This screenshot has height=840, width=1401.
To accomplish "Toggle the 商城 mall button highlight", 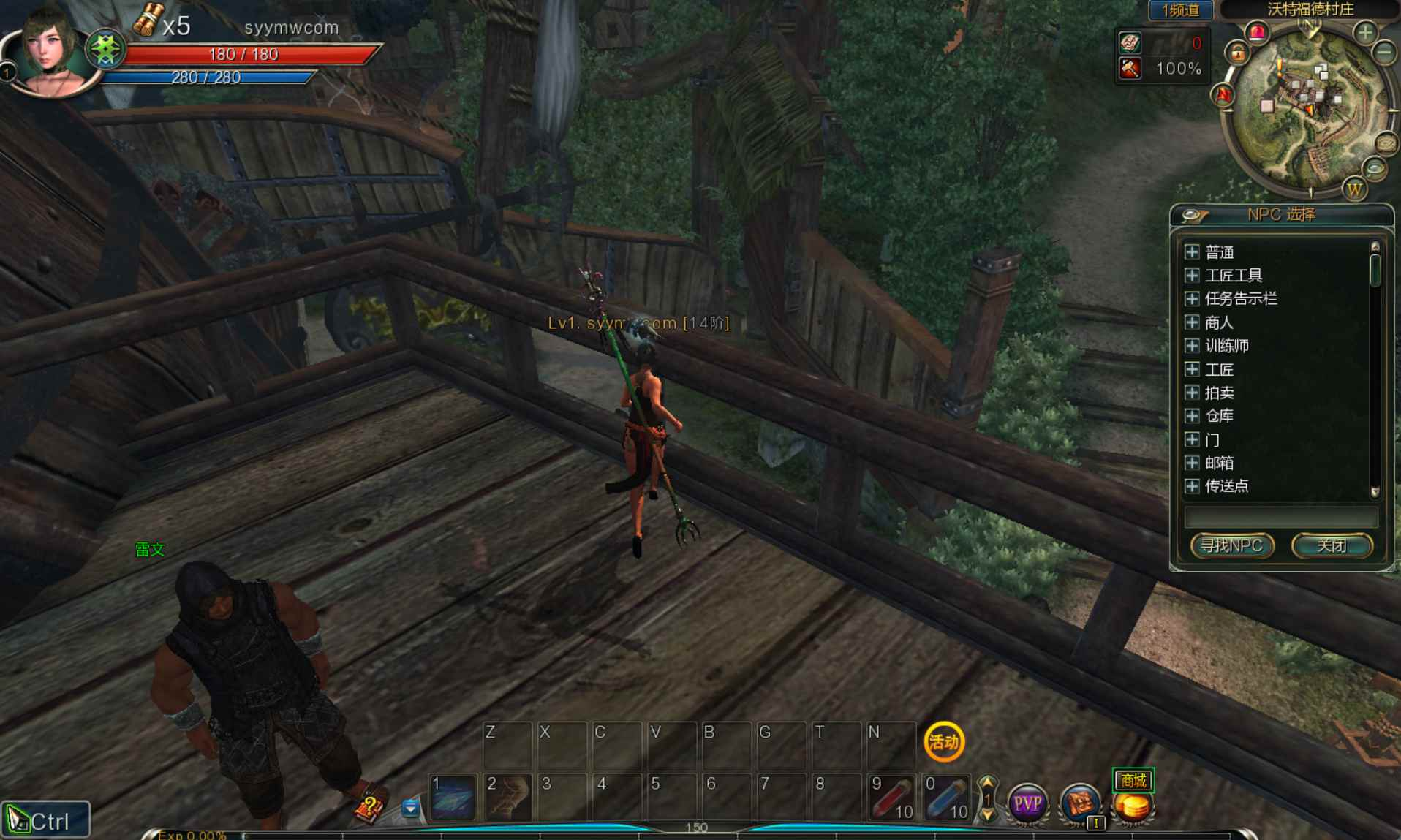I will coord(1133,780).
